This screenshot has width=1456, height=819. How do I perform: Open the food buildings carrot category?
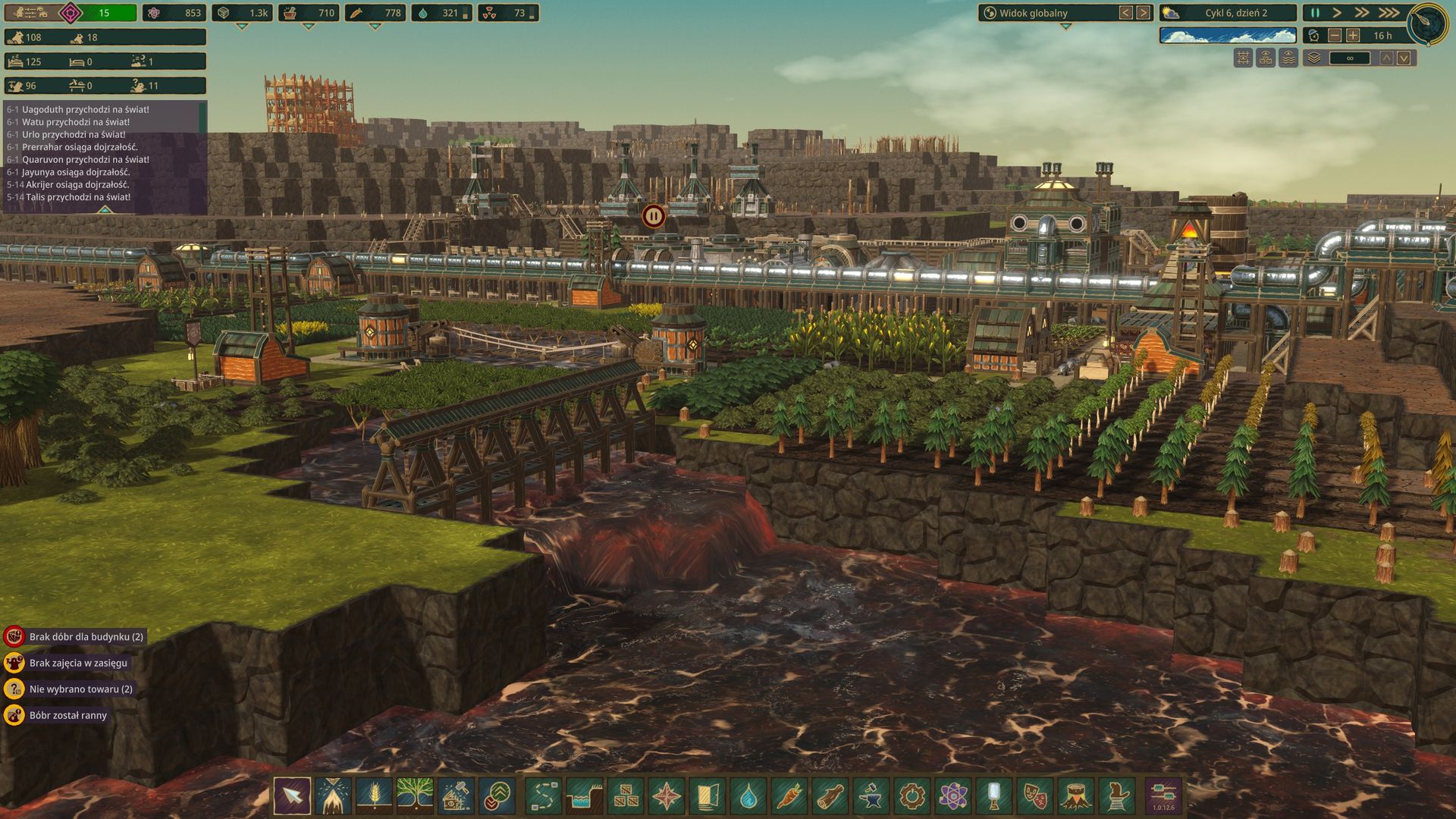click(789, 796)
